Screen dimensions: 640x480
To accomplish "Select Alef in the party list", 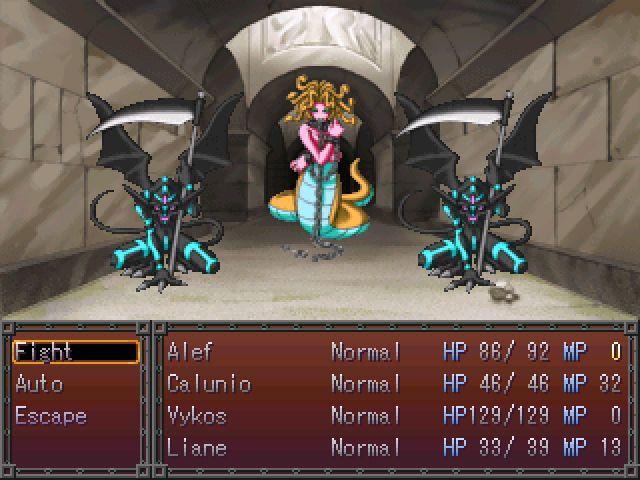I will pyautogui.click(x=395, y=352).
